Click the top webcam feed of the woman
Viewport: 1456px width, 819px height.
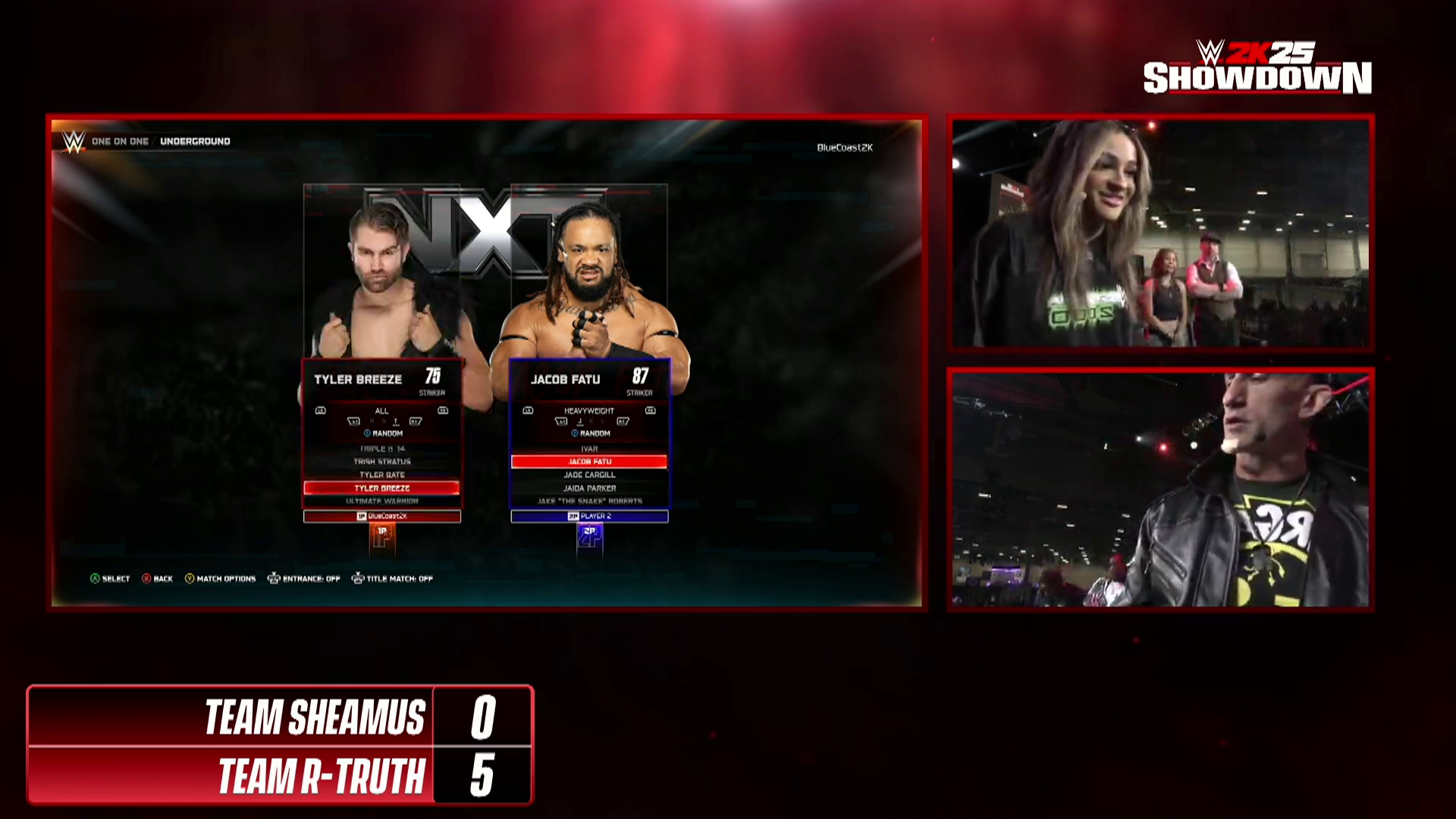pyautogui.click(x=1160, y=233)
